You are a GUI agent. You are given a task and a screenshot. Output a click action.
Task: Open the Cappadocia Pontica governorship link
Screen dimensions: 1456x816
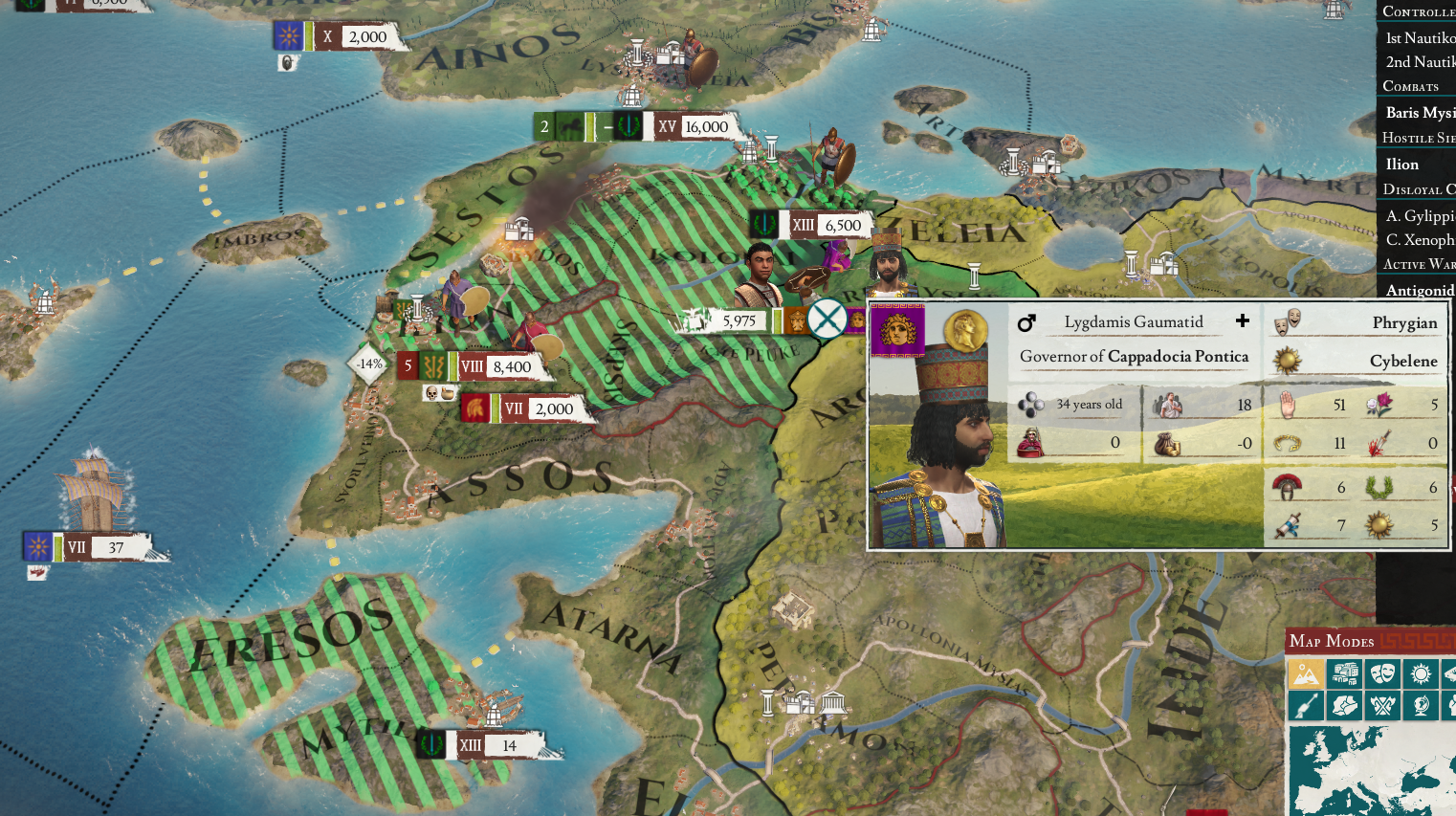[1177, 356]
